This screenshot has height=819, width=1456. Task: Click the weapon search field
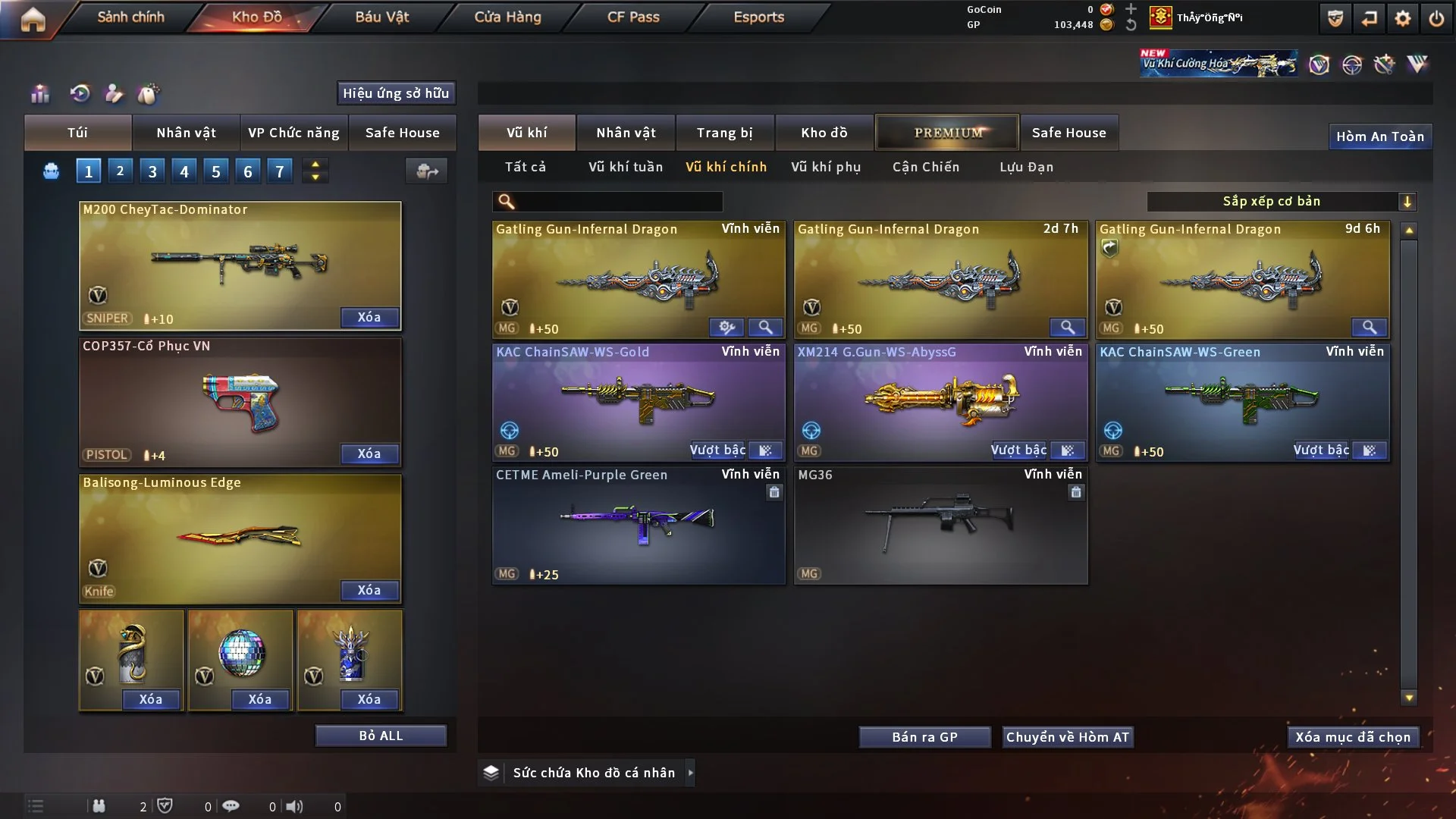coord(618,202)
